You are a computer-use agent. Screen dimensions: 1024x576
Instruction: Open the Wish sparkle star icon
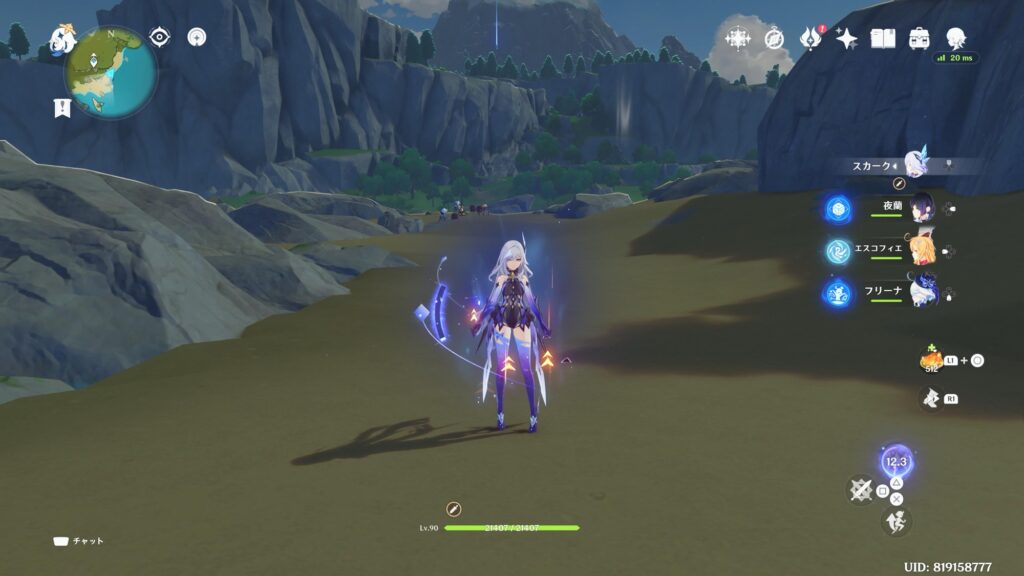[x=846, y=39]
